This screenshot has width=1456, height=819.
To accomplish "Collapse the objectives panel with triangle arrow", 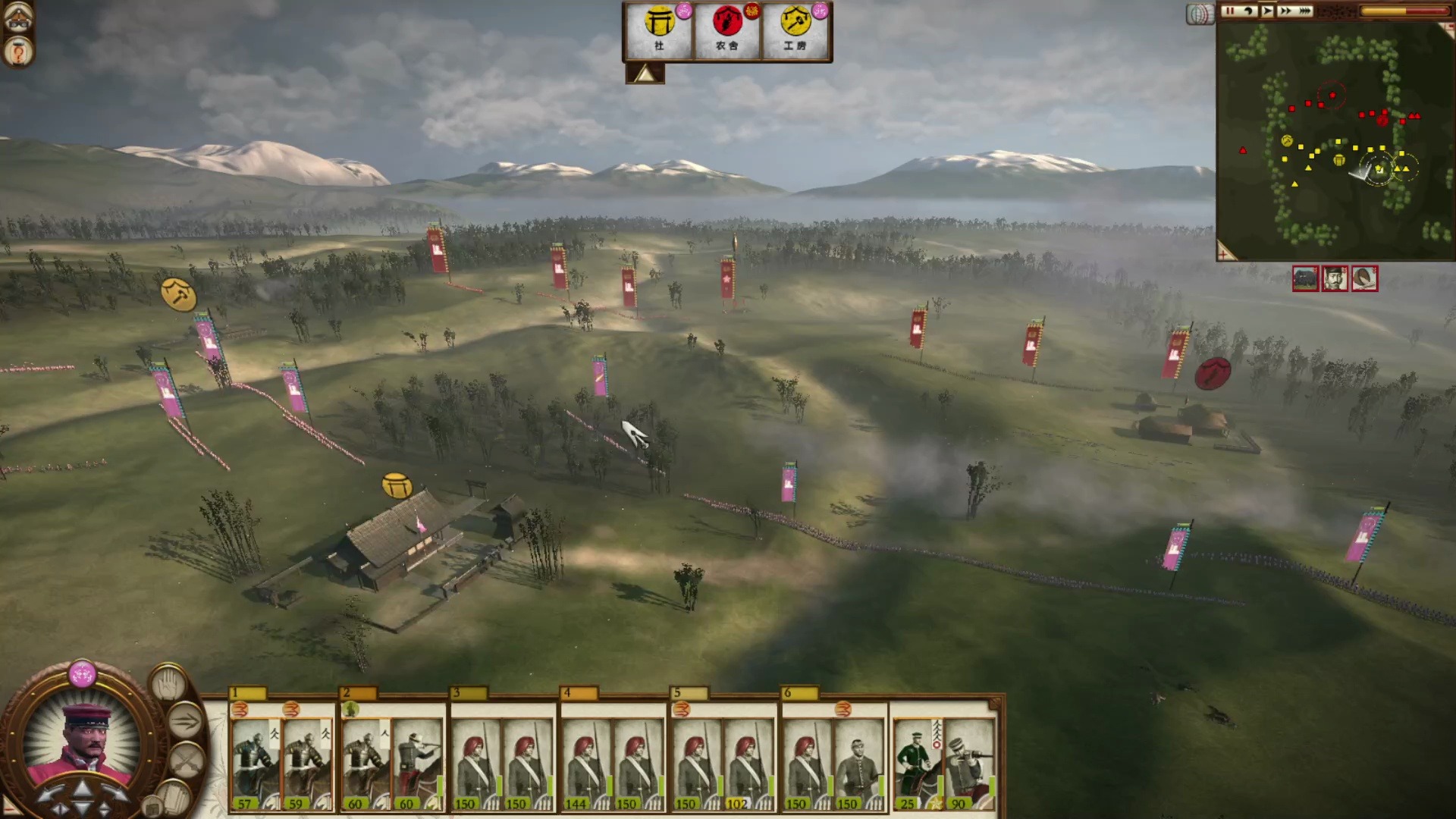I will click(645, 74).
